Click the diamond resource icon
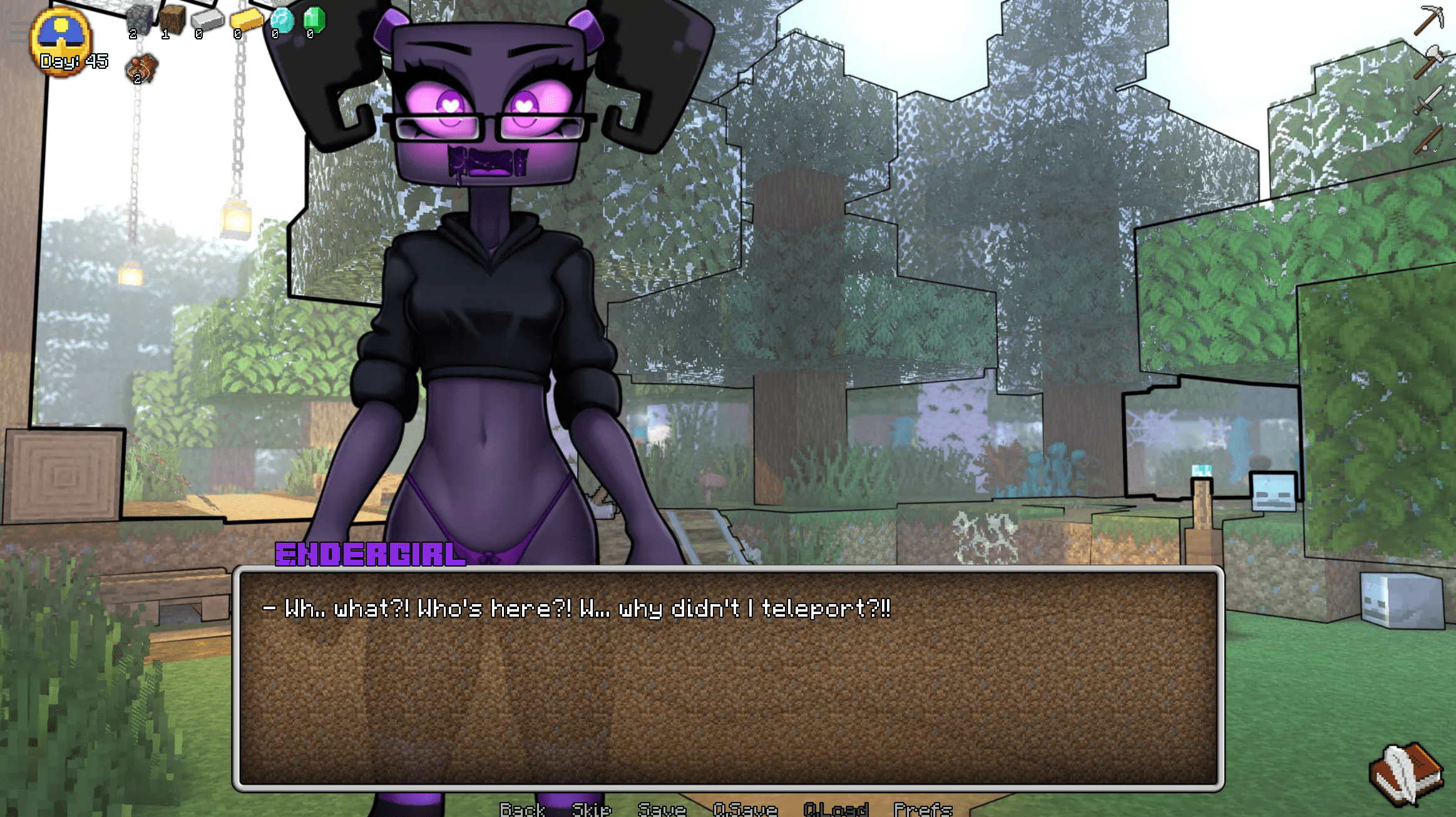Viewport: 1456px width, 817px height. (282, 21)
